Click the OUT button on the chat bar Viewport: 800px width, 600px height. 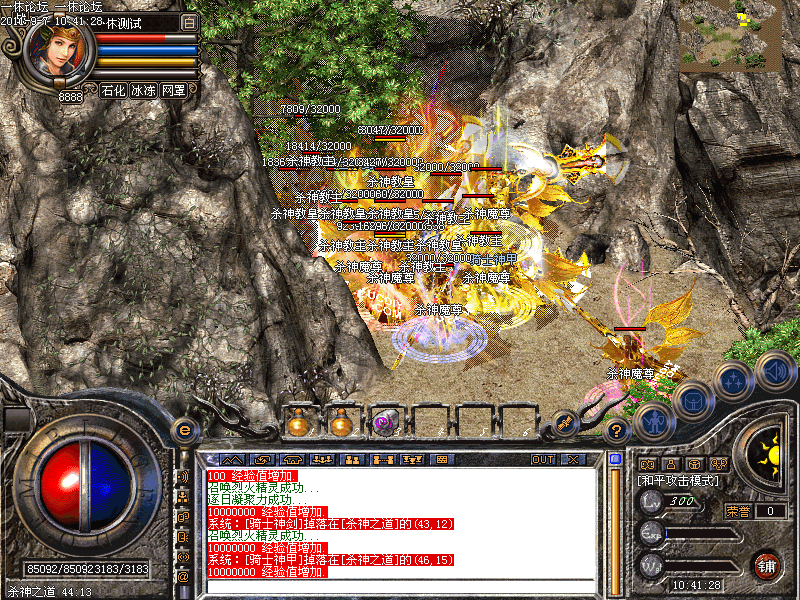pyautogui.click(x=542, y=459)
